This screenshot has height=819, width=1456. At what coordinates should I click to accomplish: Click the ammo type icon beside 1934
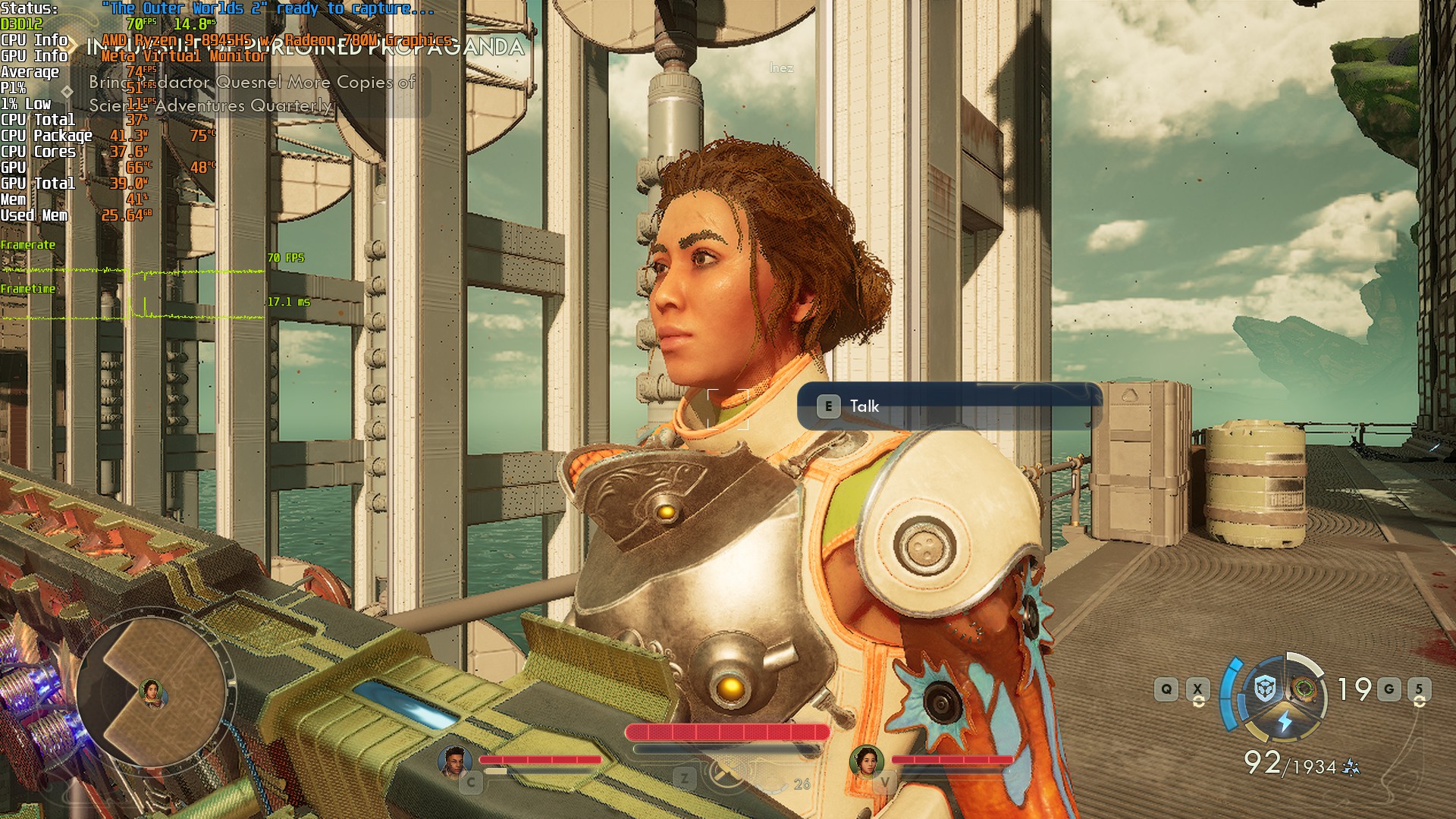point(1351,768)
